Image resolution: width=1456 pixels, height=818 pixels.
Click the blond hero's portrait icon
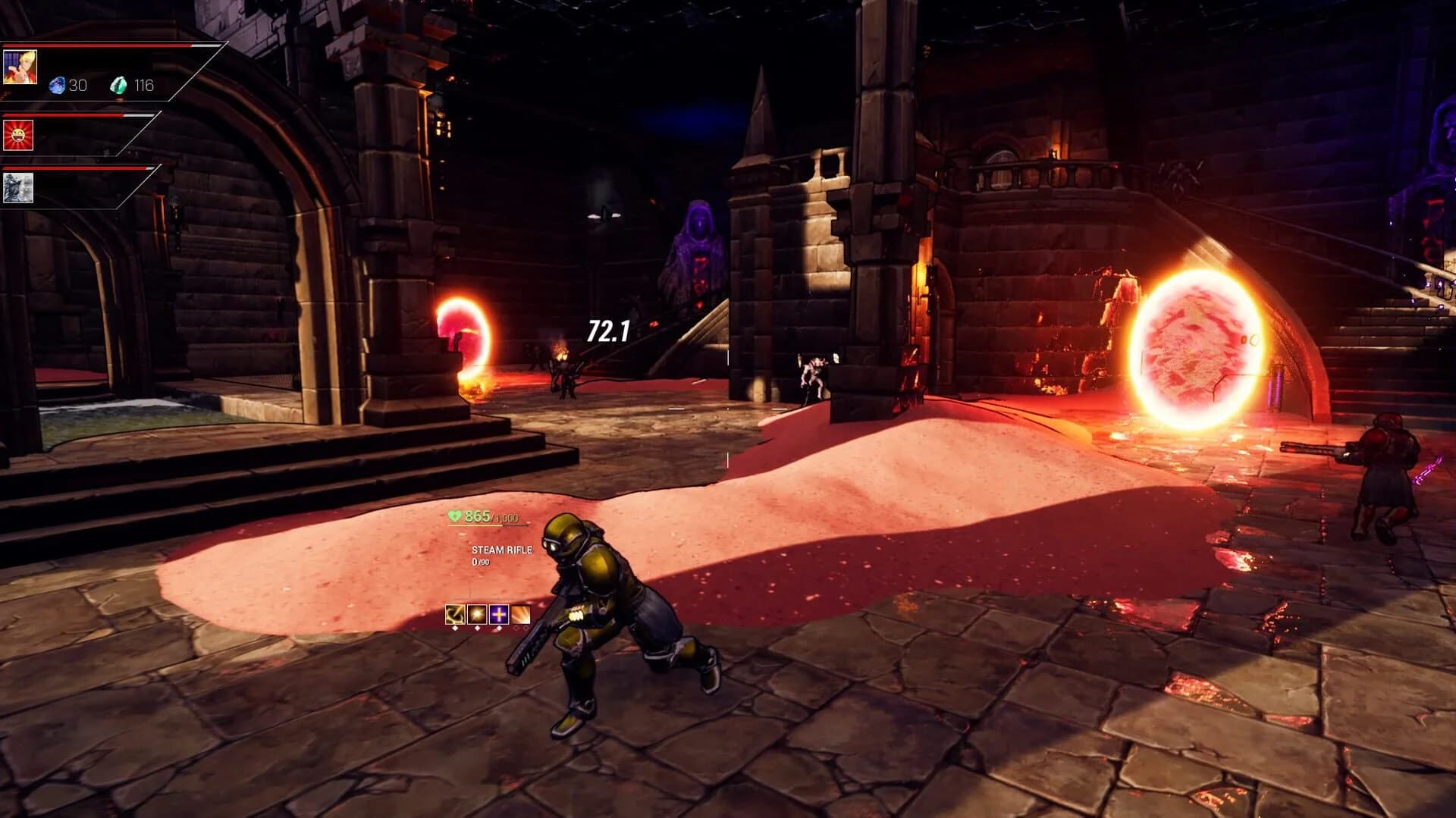pyautogui.click(x=20, y=67)
